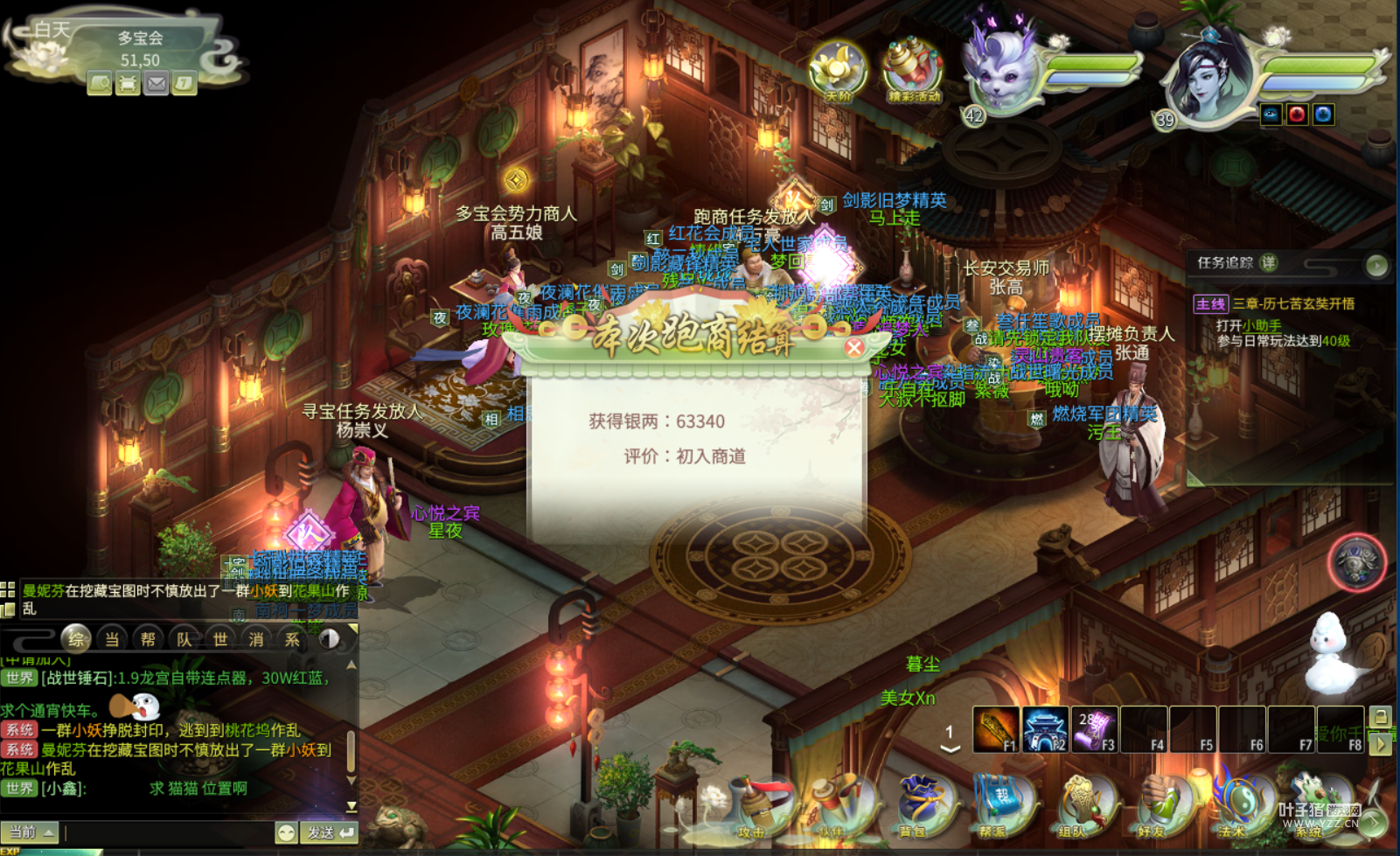Click the 攻击 attack button
Screen dimensions: 1400x856
pos(754,806)
